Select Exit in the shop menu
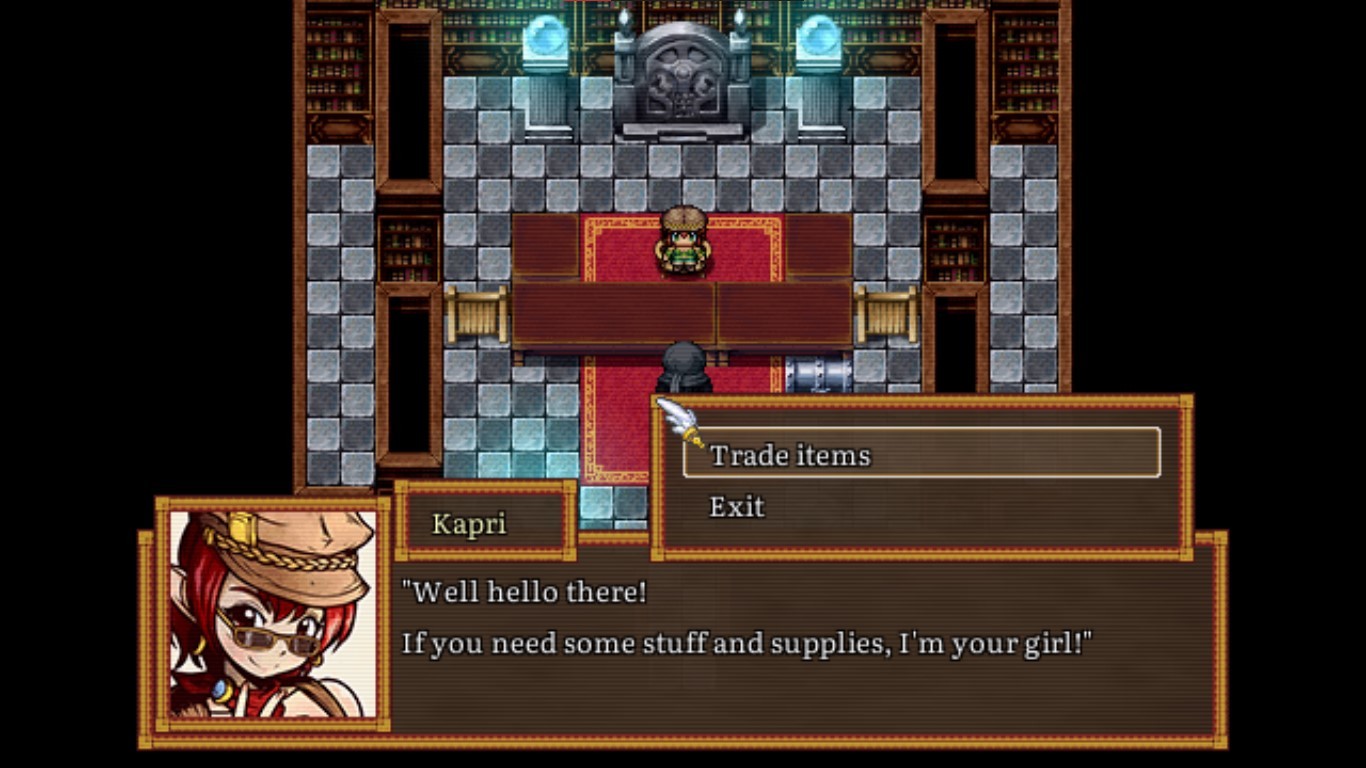This screenshot has height=768, width=1366. tap(737, 507)
